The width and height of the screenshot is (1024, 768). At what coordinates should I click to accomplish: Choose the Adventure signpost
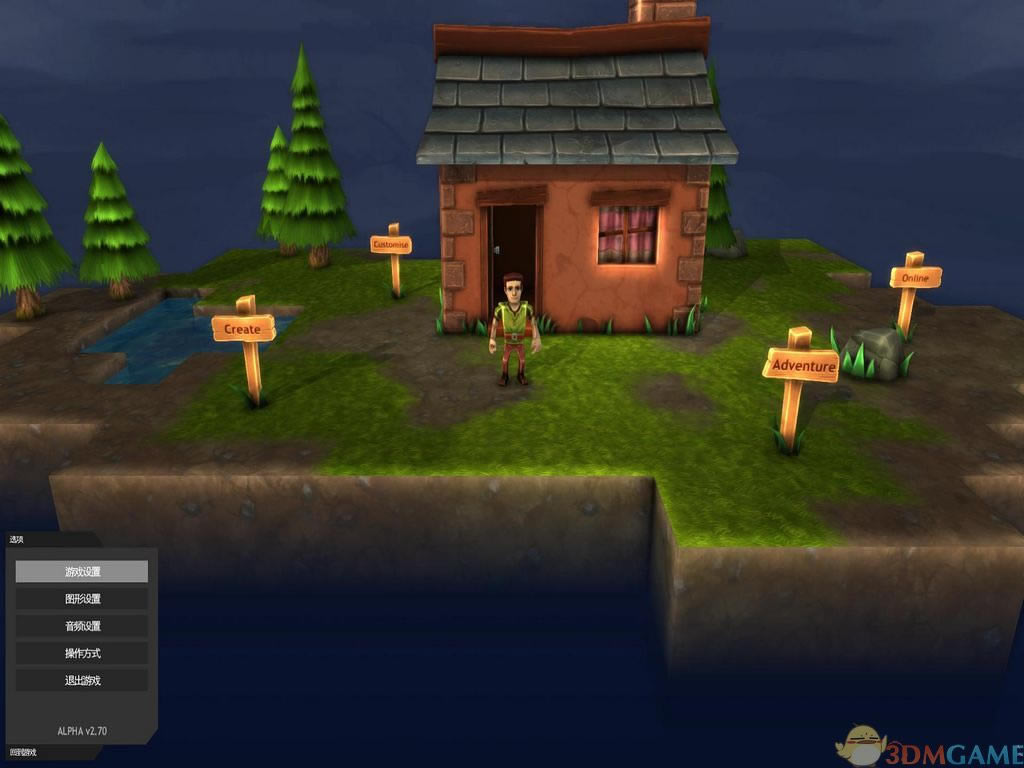tap(802, 365)
